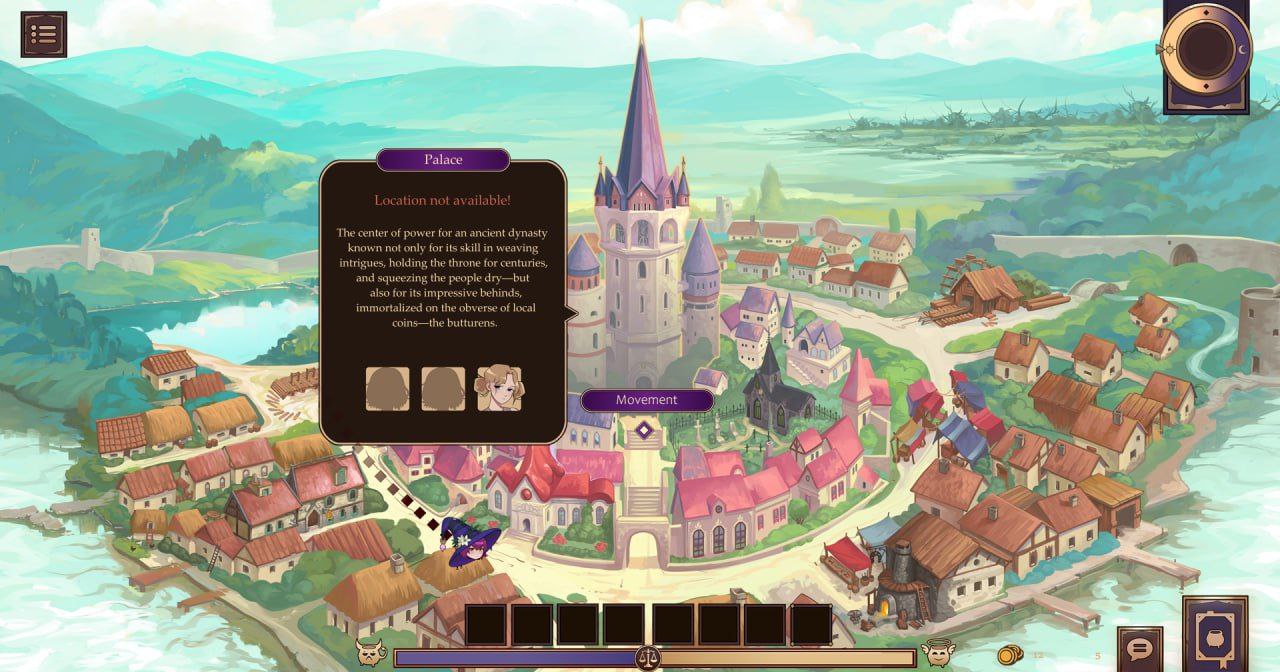Image resolution: width=1280 pixels, height=672 pixels.
Task: Click the gold coins icon
Action: coord(1009,655)
